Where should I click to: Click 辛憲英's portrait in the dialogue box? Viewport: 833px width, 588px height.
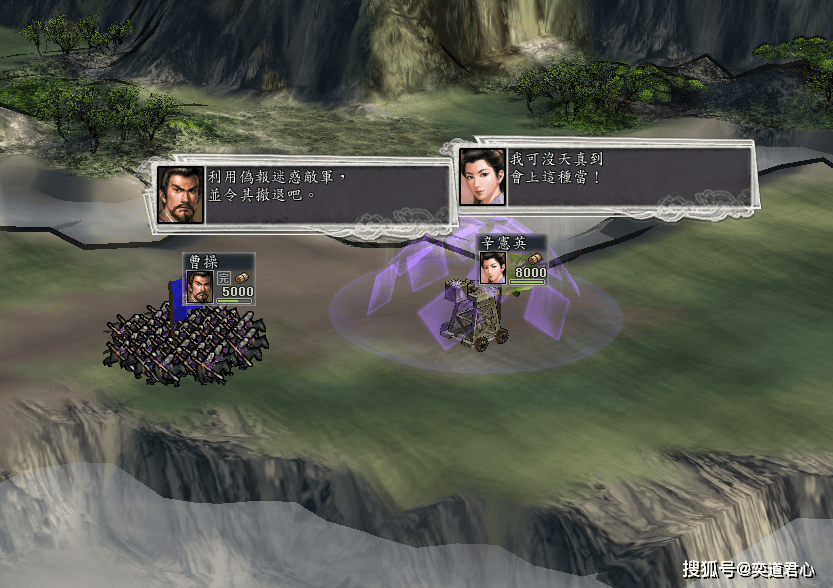[483, 176]
